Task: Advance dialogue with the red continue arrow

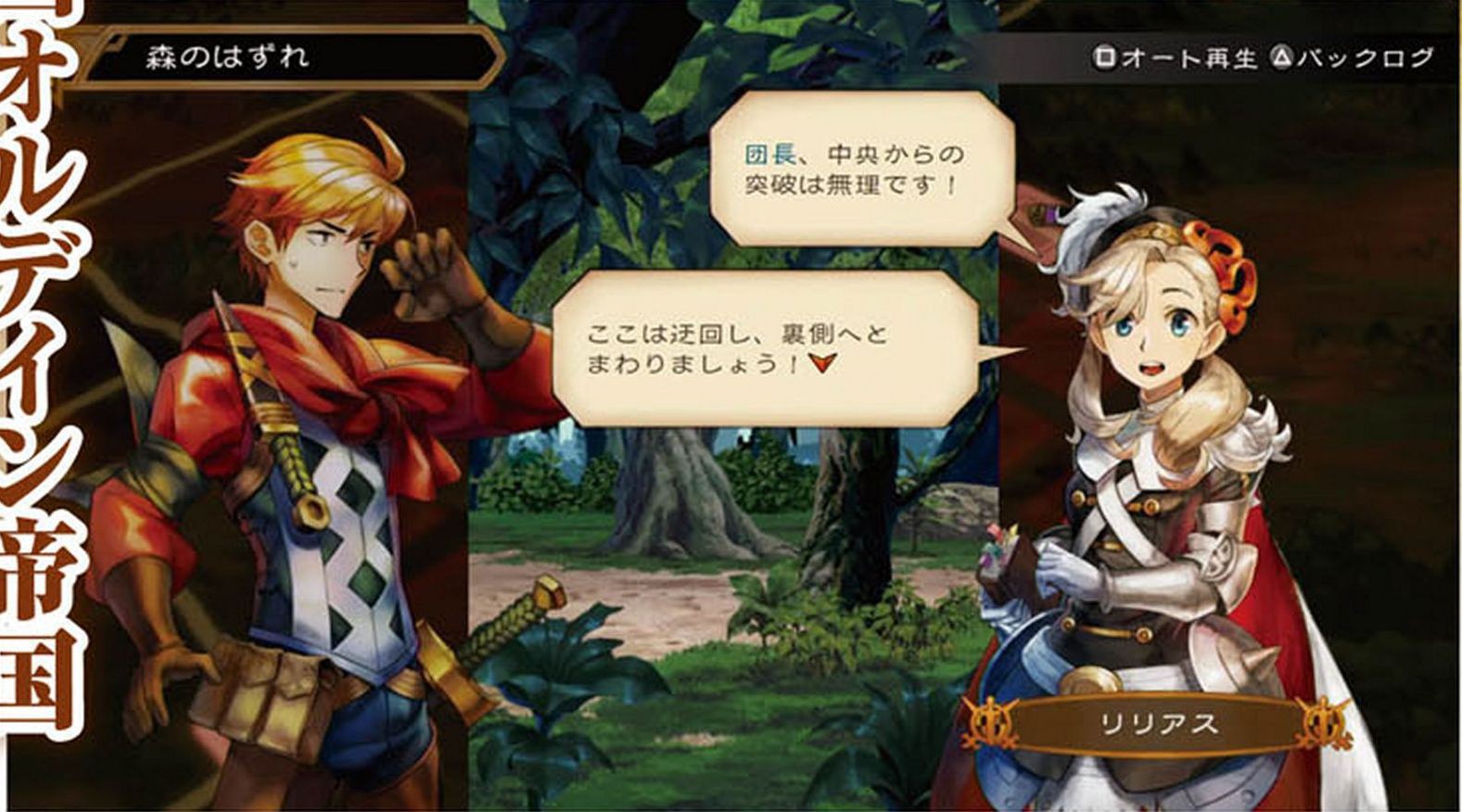Action: pos(821,363)
